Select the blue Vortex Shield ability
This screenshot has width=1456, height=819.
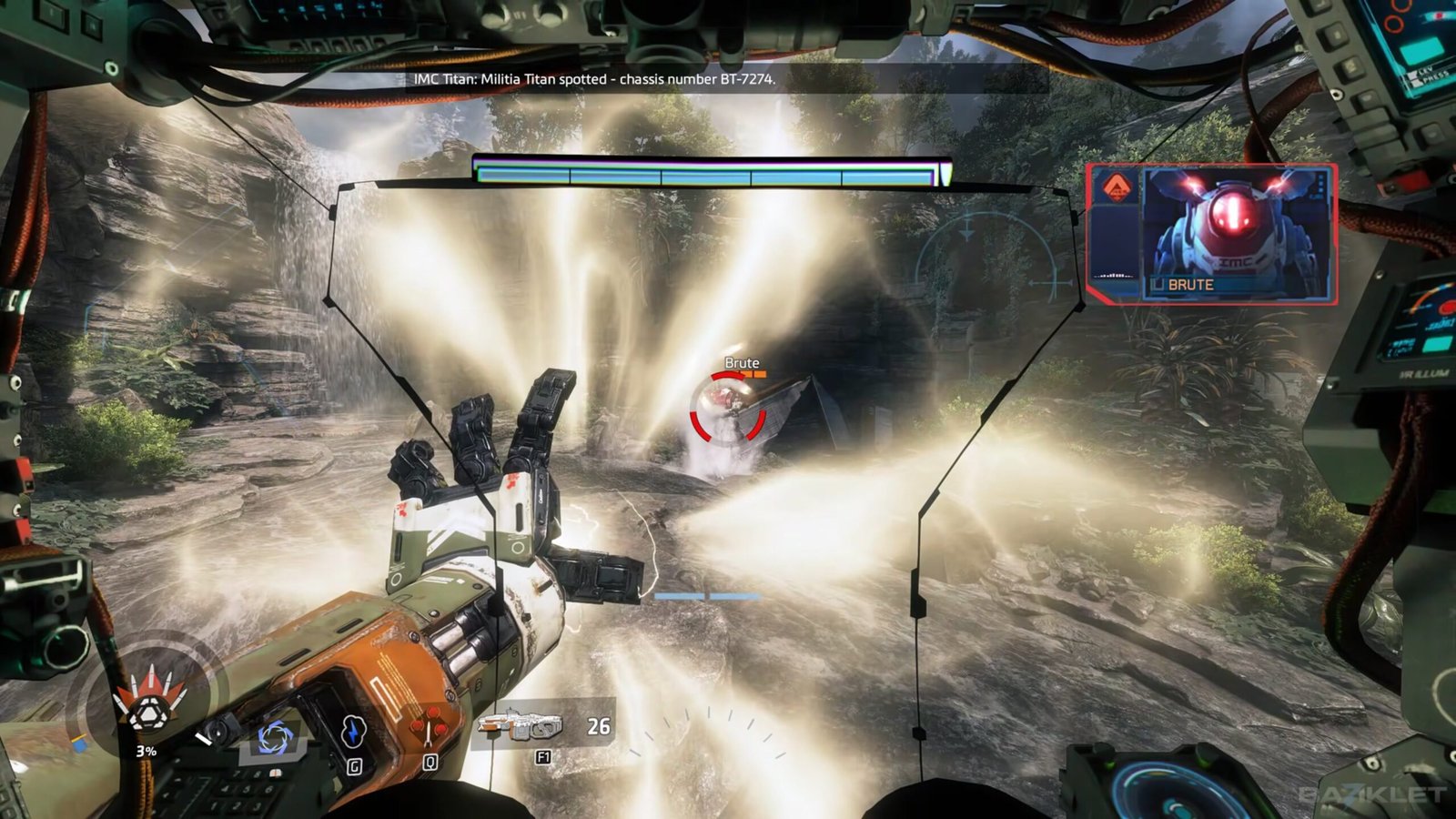(x=272, y=736)
